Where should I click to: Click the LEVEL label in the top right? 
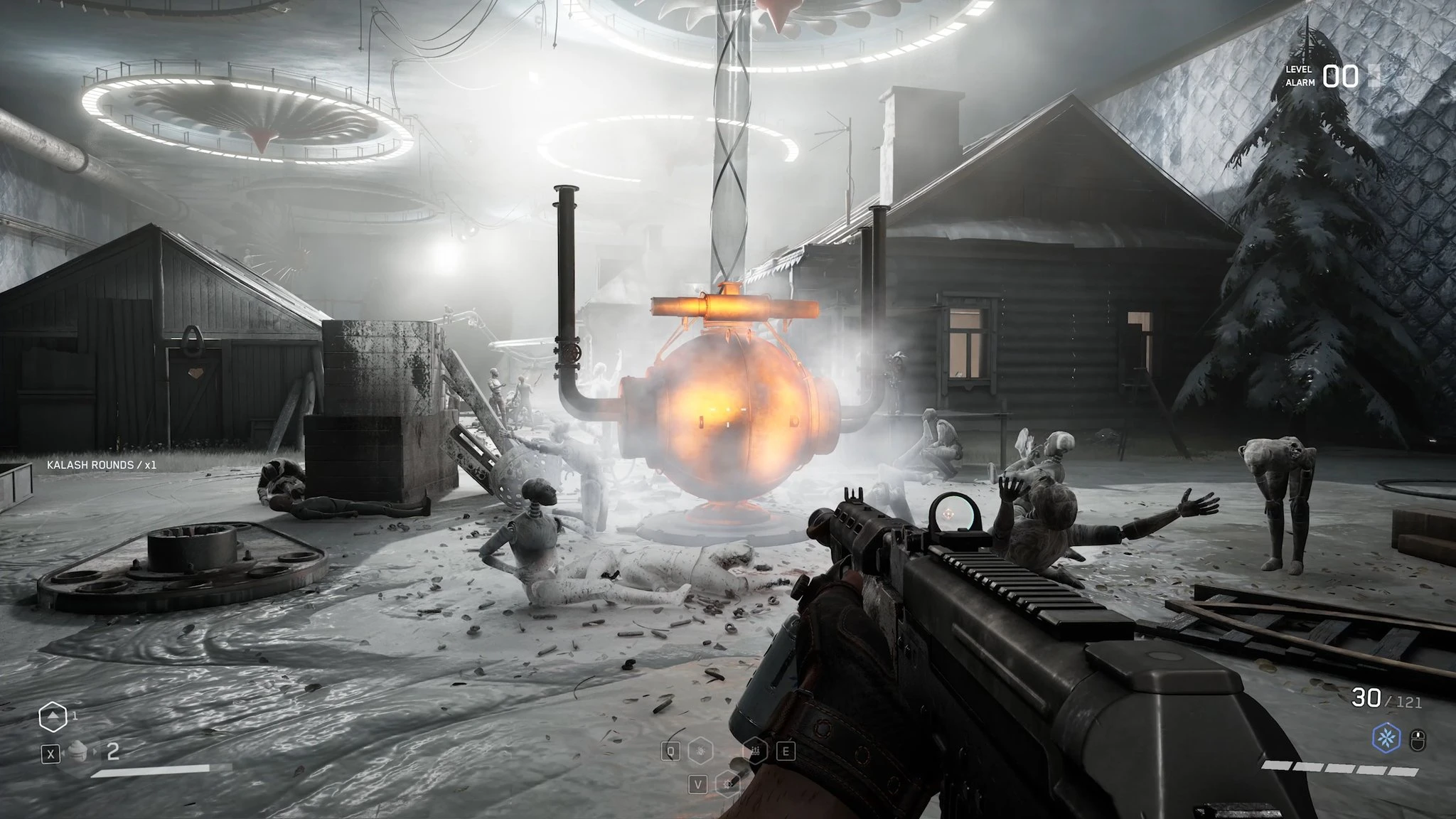click(x=1300, y=70)
